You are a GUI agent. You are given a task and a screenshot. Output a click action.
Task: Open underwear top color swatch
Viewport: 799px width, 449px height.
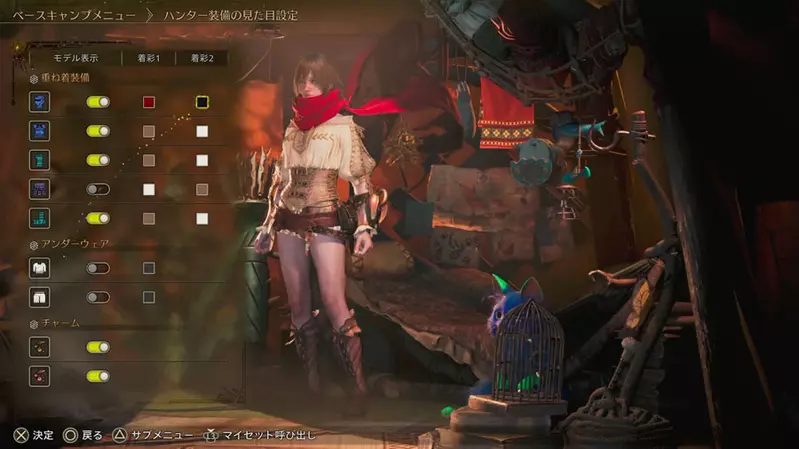coord(149,268)
